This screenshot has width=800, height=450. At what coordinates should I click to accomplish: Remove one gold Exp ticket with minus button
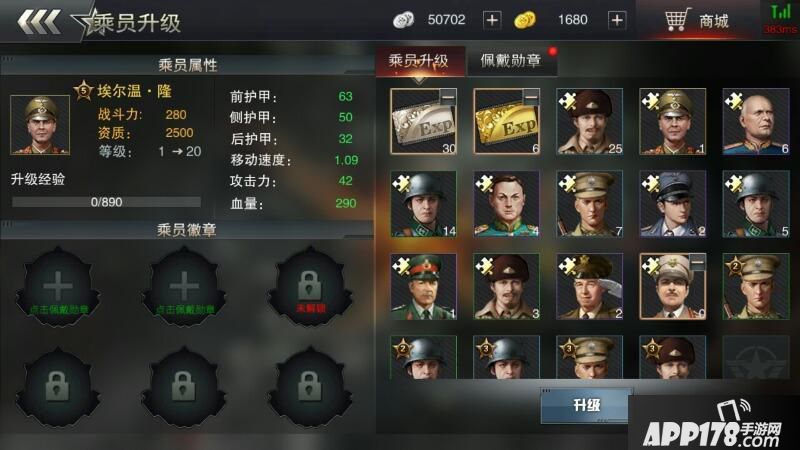coord(532,96)
